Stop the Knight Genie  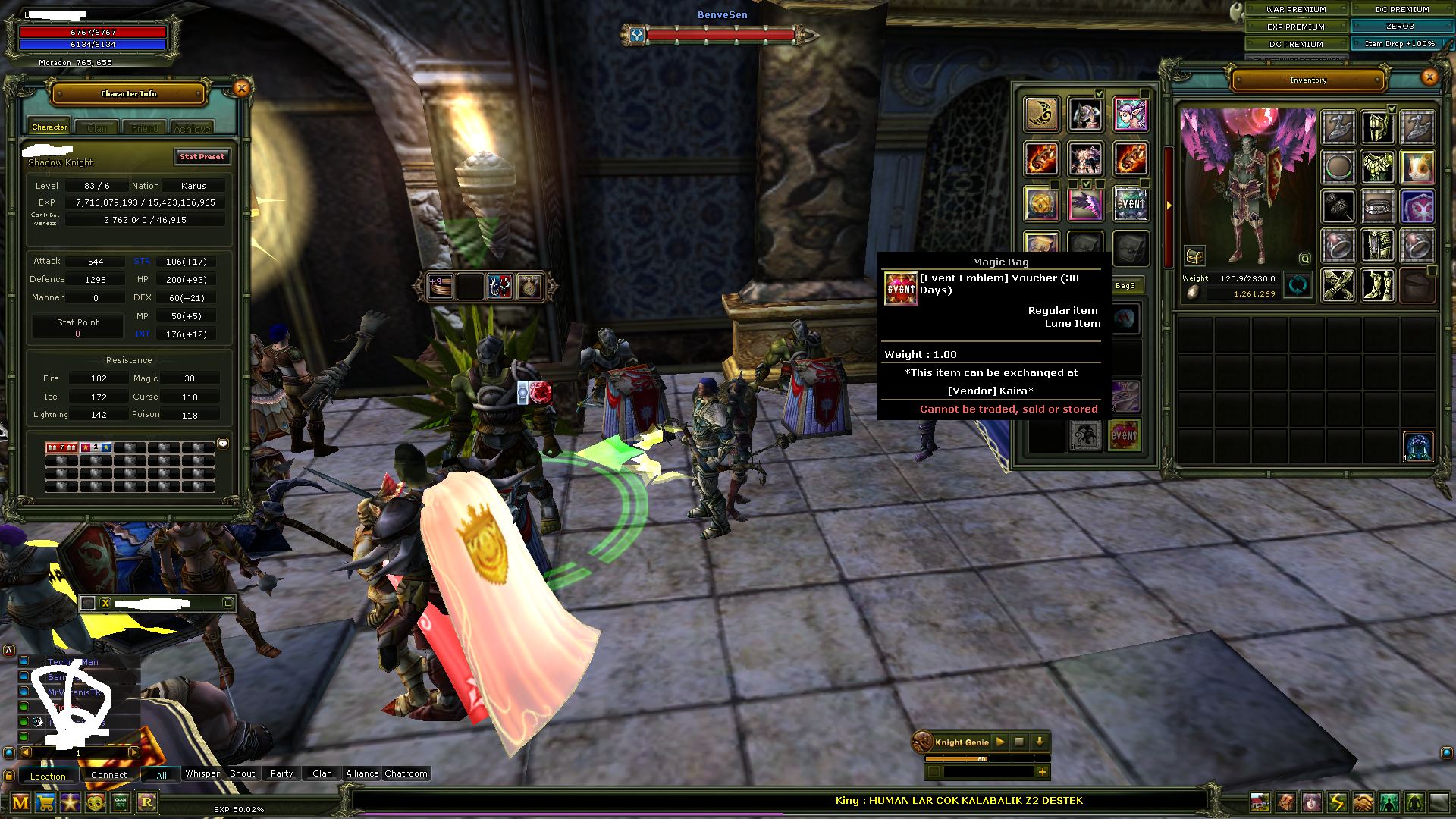[x=1020, y=742]
